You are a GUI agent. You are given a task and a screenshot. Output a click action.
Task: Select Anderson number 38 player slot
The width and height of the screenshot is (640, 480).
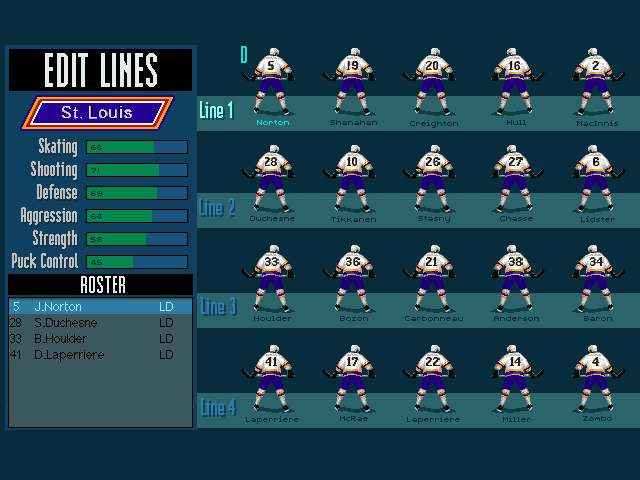click(514, 281)
